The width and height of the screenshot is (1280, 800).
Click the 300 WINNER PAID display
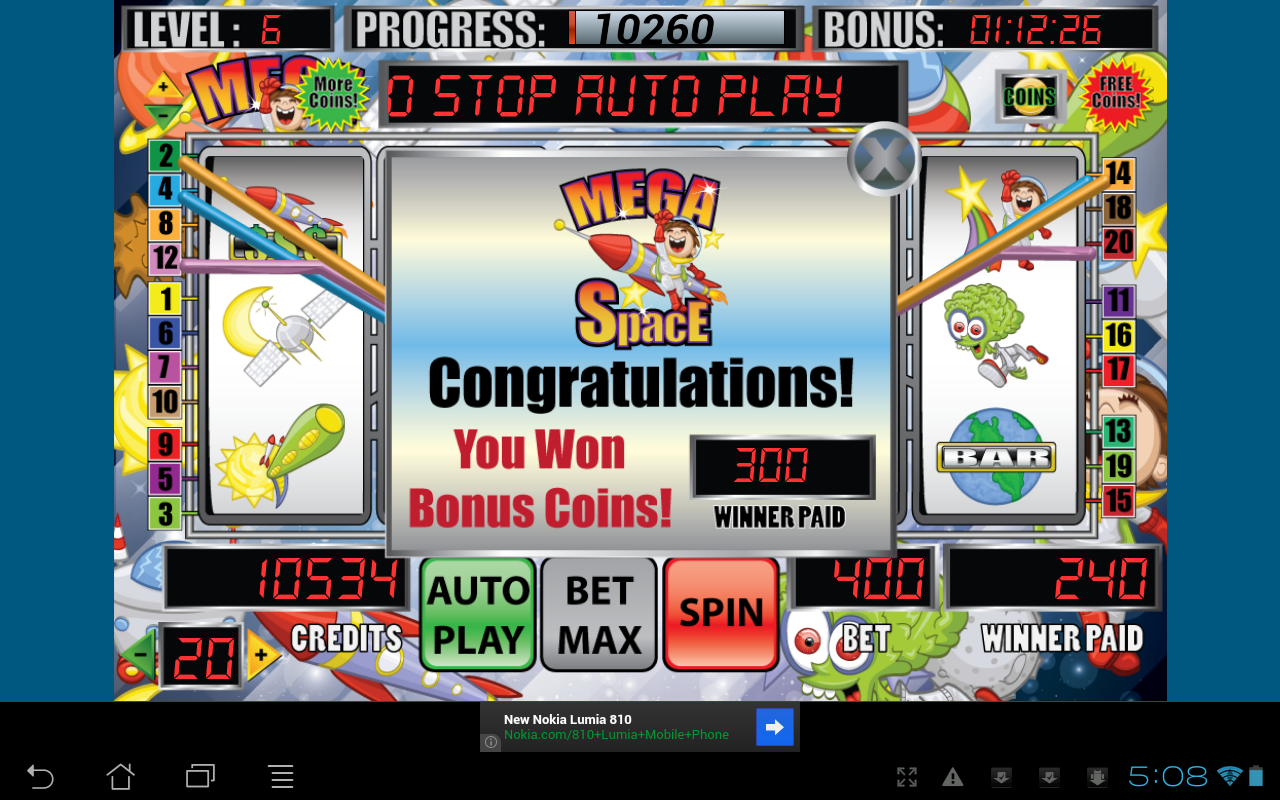pyautogui.click(x=782, y=465)
